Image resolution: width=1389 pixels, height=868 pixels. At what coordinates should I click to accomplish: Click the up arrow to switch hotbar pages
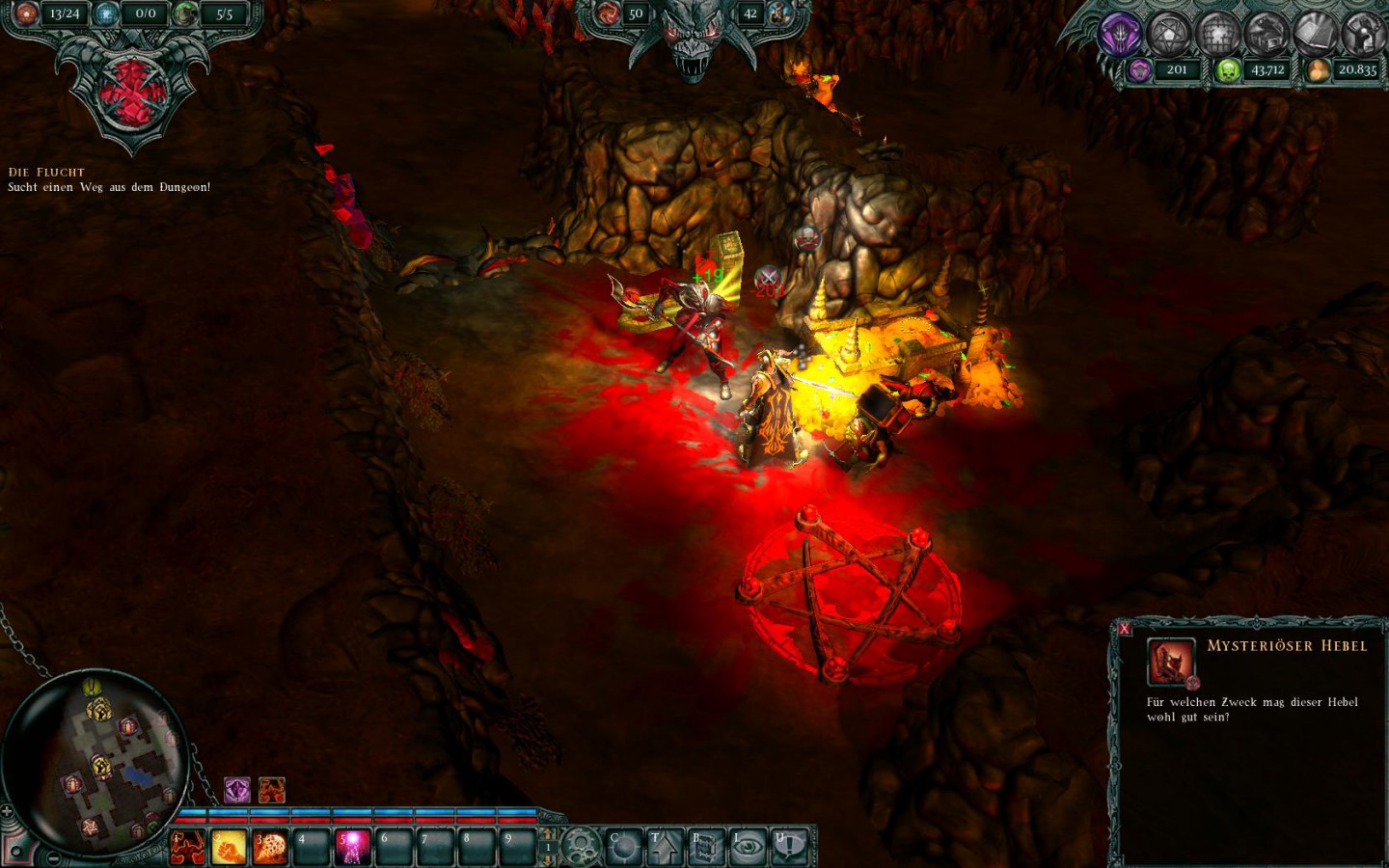[549, 830]
